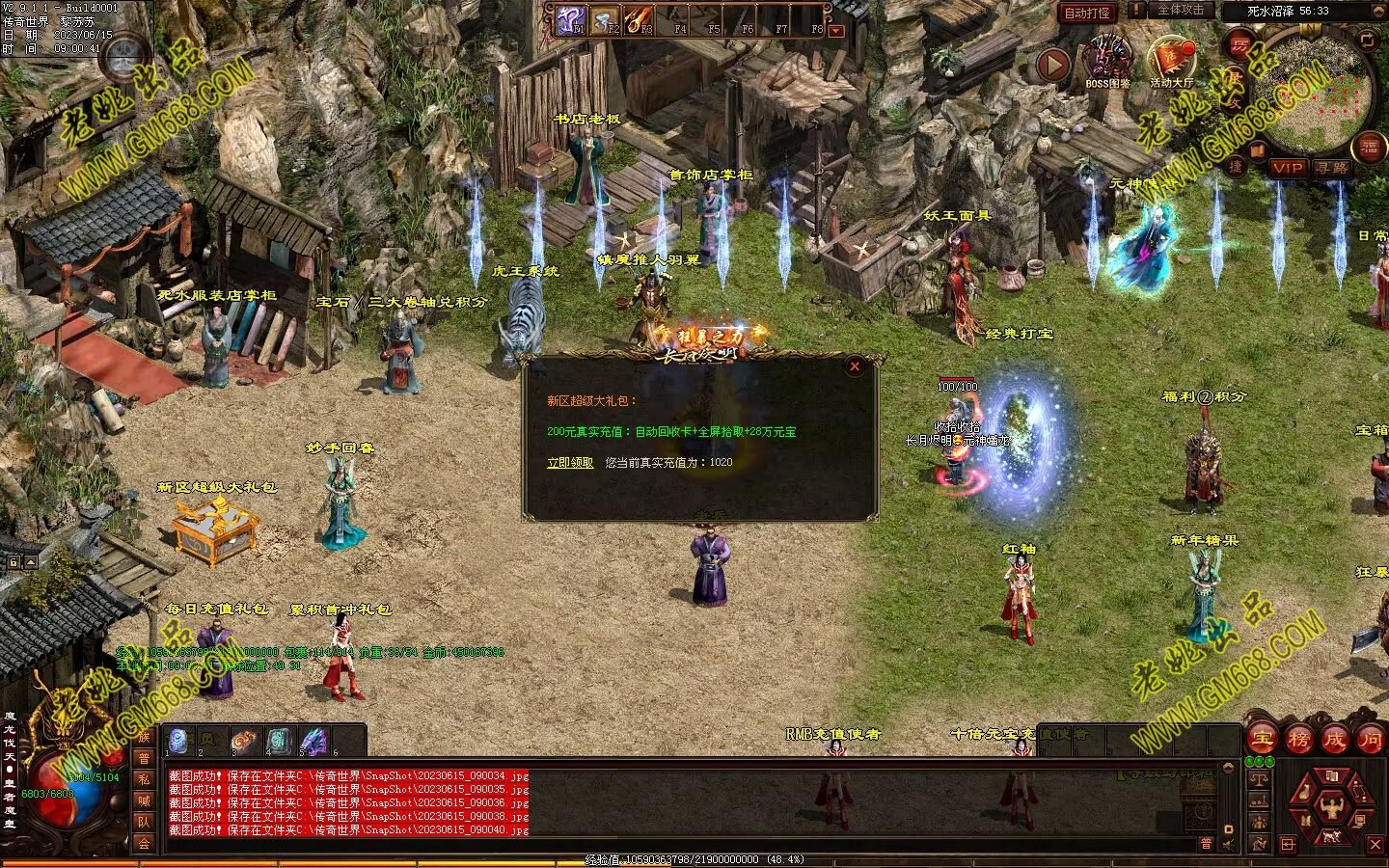Claim the gift via 立即领取 link
1389x868 pixels.
click(570, 463)
